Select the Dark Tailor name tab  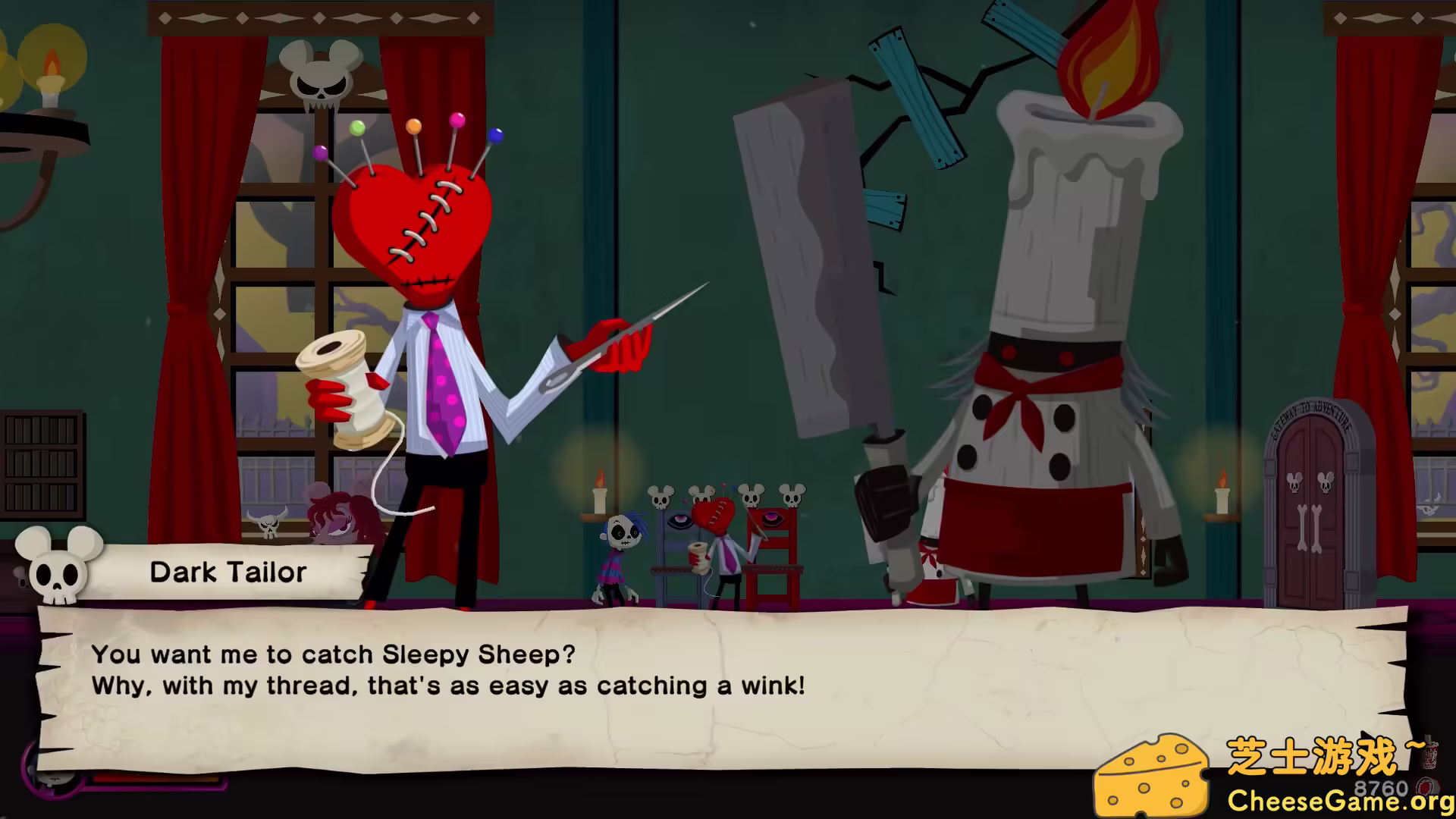[229, 572]
